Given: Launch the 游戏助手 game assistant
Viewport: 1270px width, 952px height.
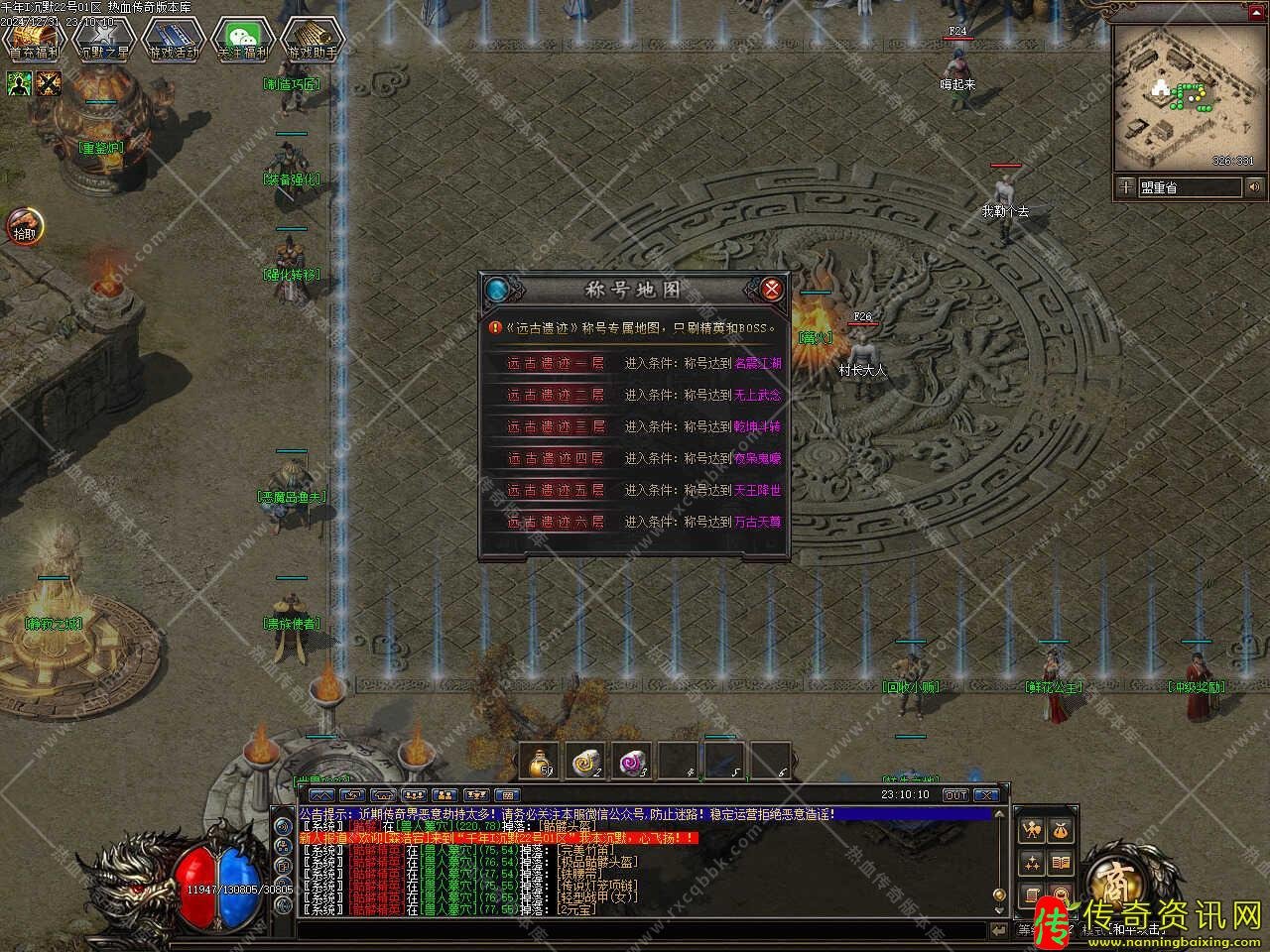Looking at the screenshot, I should tap(312, 39).
